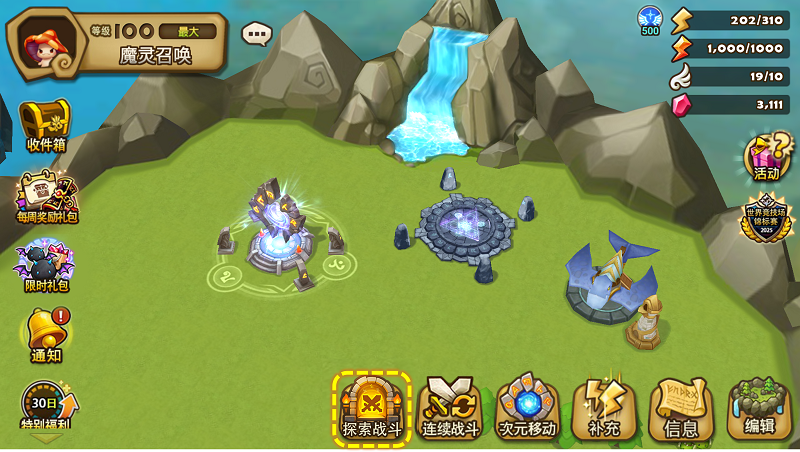Select 连续战斗 crossed swords button
The height and width of the screenshot is (452, 800).
(449, 408)
